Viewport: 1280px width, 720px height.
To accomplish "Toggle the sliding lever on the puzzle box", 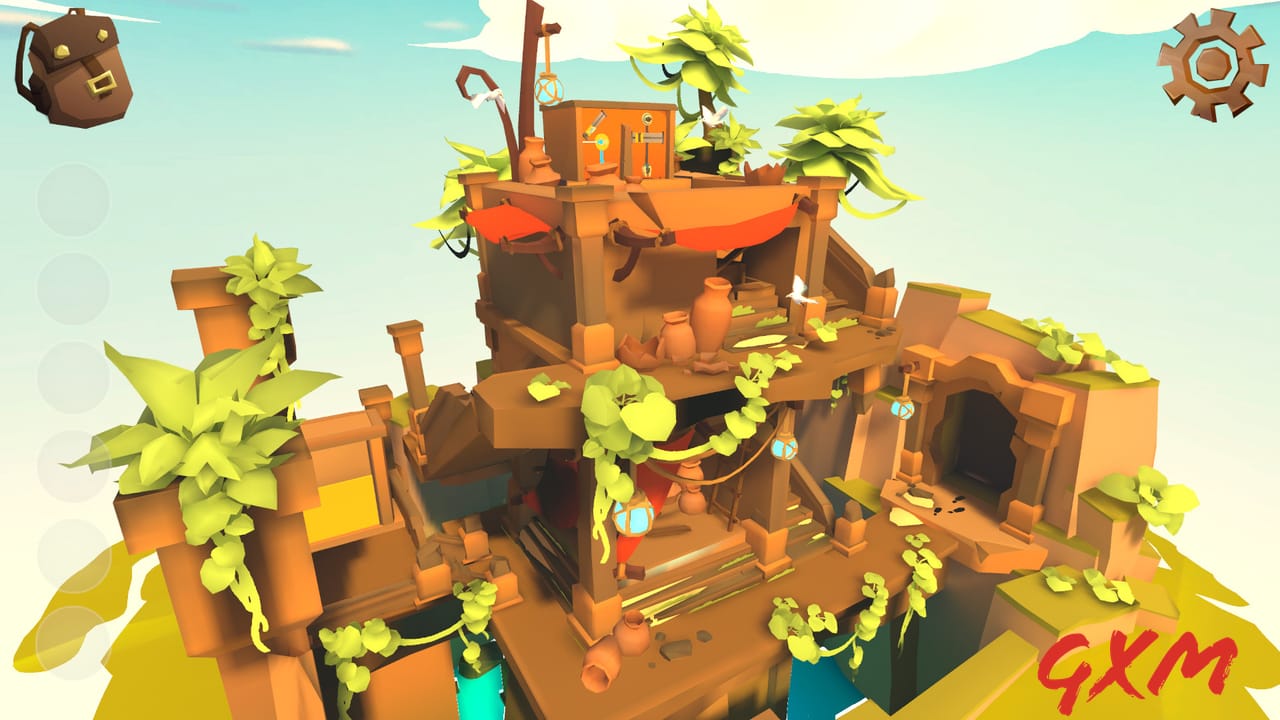I will (650, 136).
